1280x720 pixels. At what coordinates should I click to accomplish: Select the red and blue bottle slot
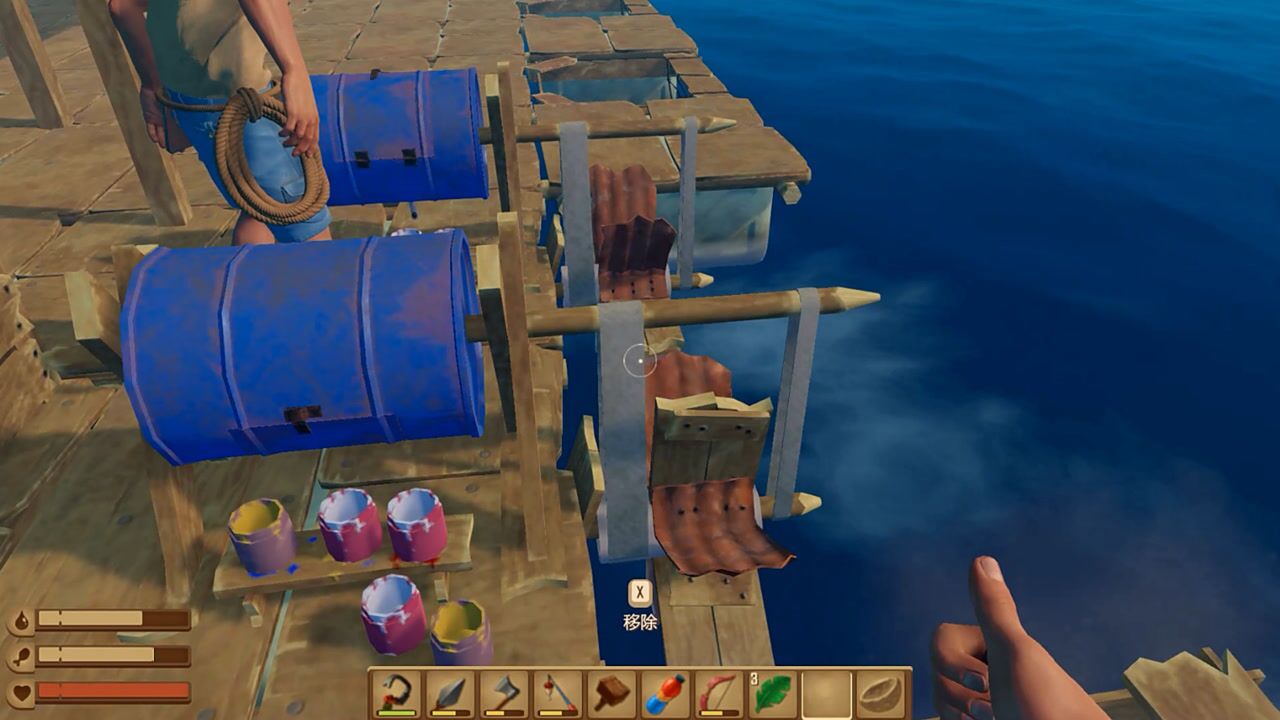click(665, 694)
